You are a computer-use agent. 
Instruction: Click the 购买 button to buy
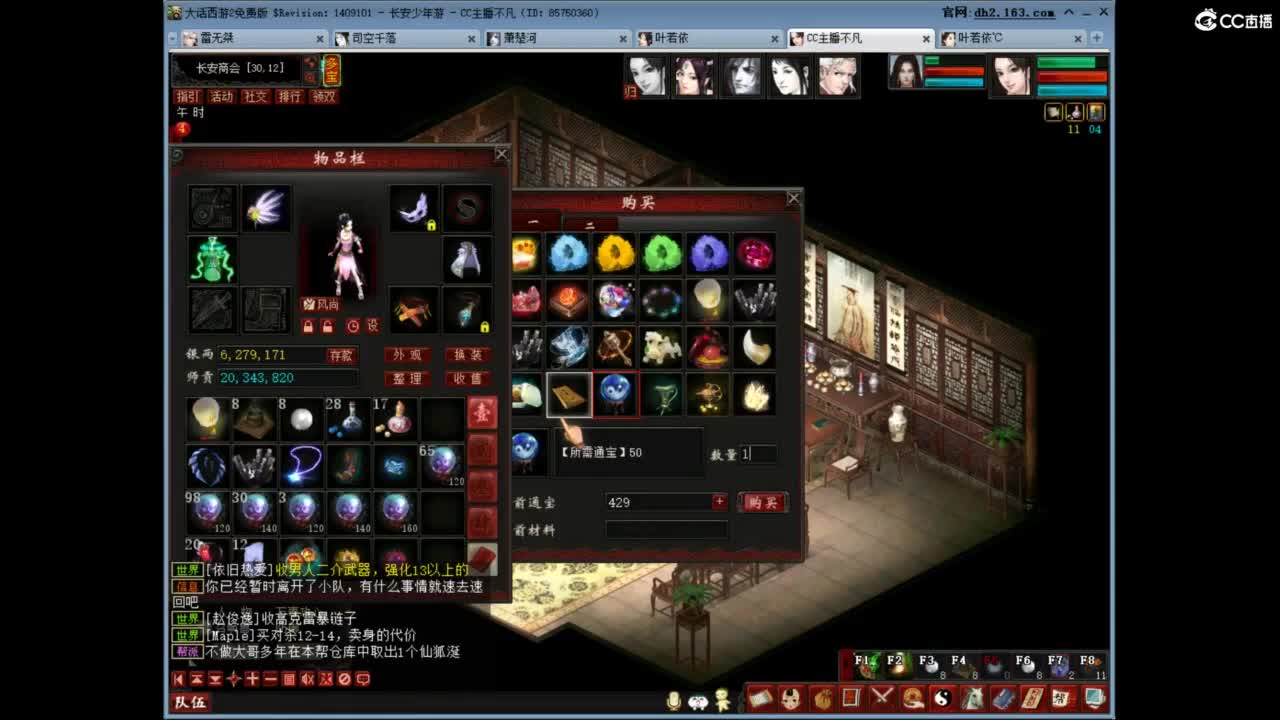(762, 502)
